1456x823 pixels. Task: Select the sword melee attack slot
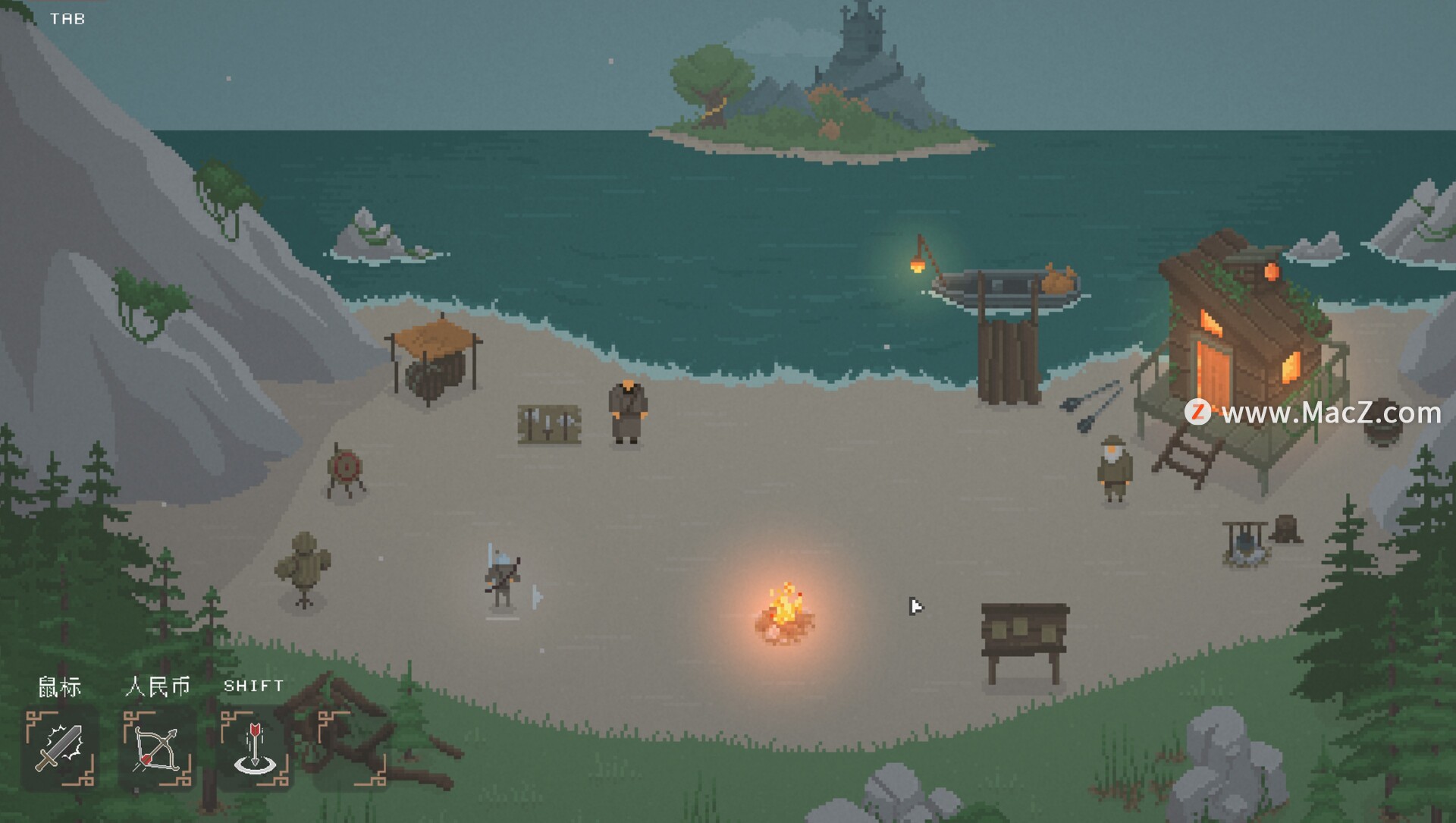(61, 749)
